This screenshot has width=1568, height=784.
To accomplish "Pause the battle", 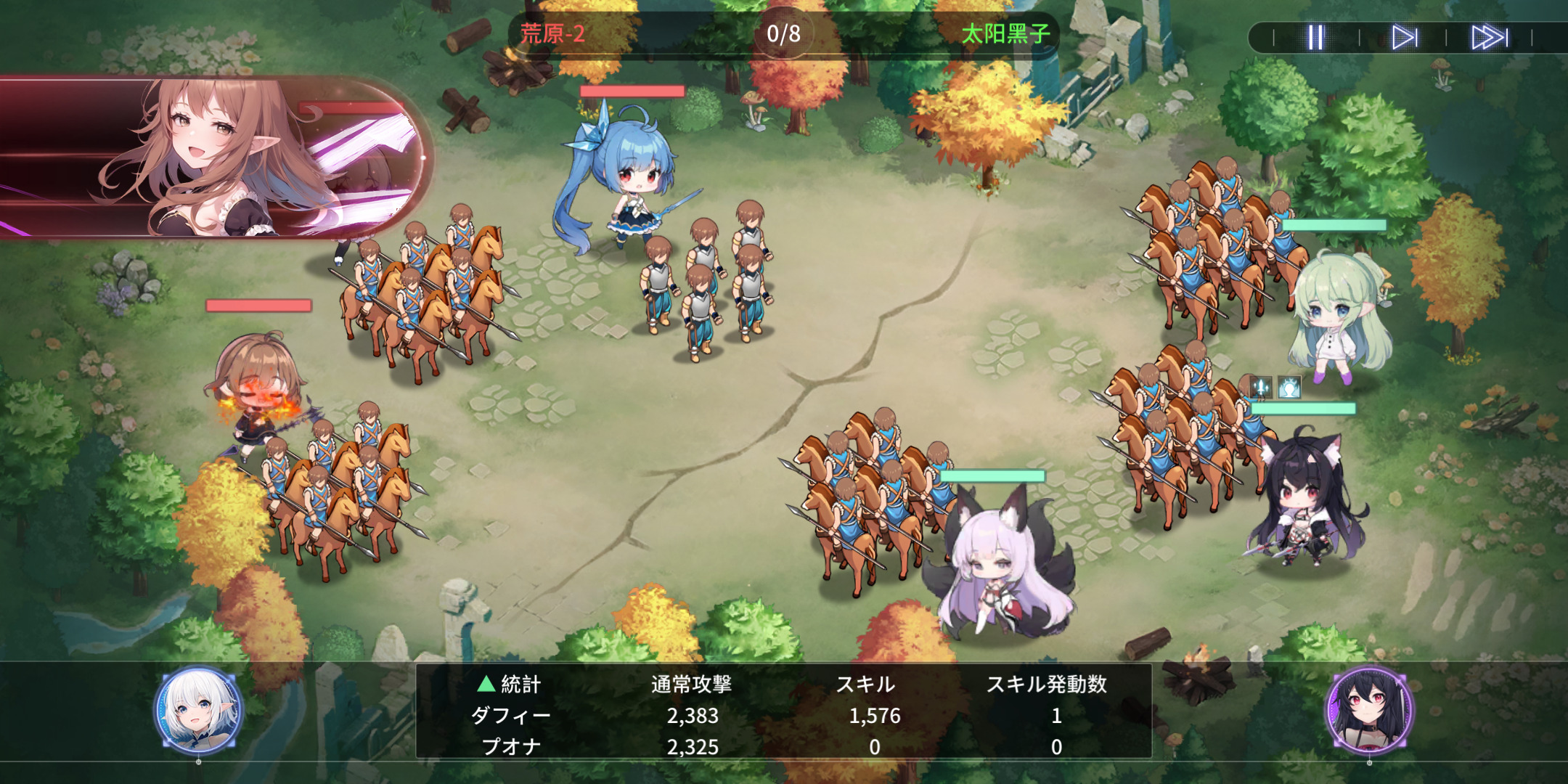I will 1315,37.
